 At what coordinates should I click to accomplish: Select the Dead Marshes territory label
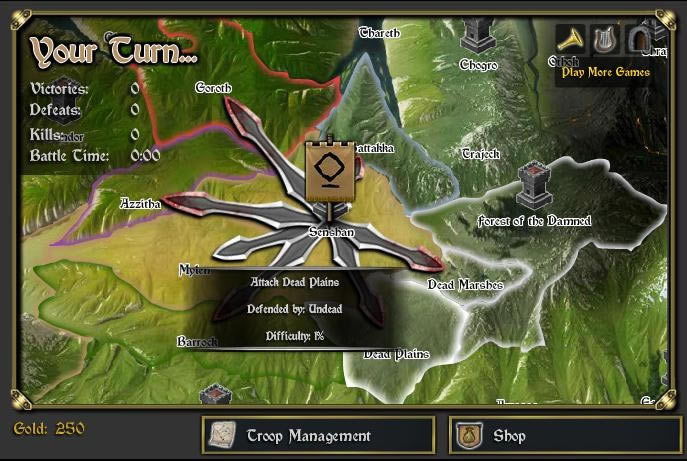click(465, 285)
